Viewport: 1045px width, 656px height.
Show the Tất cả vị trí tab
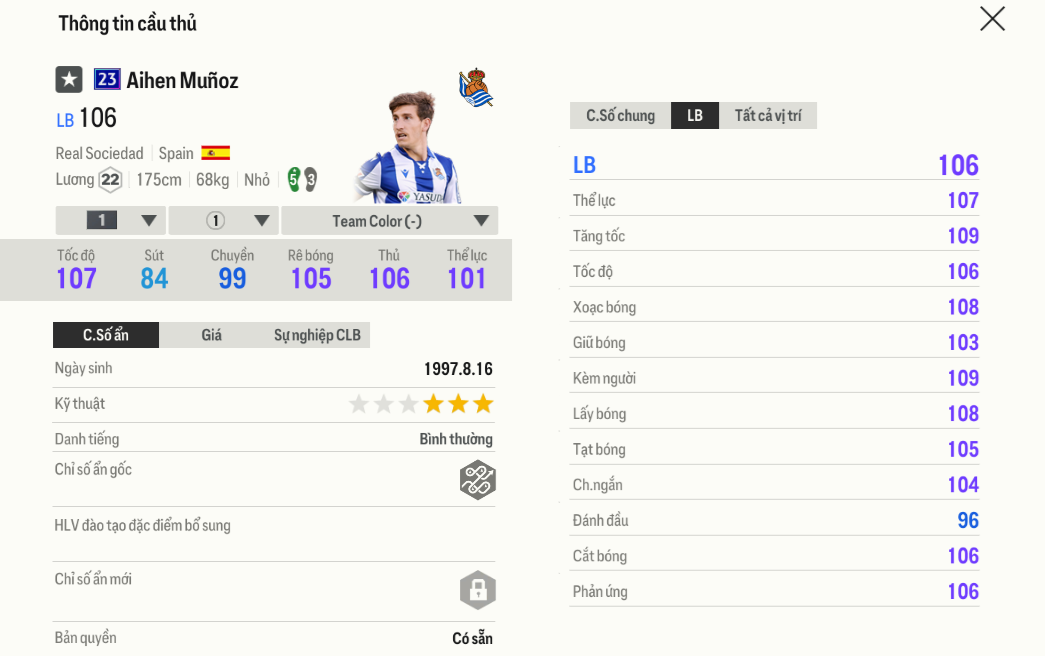(x=767, y=116)
